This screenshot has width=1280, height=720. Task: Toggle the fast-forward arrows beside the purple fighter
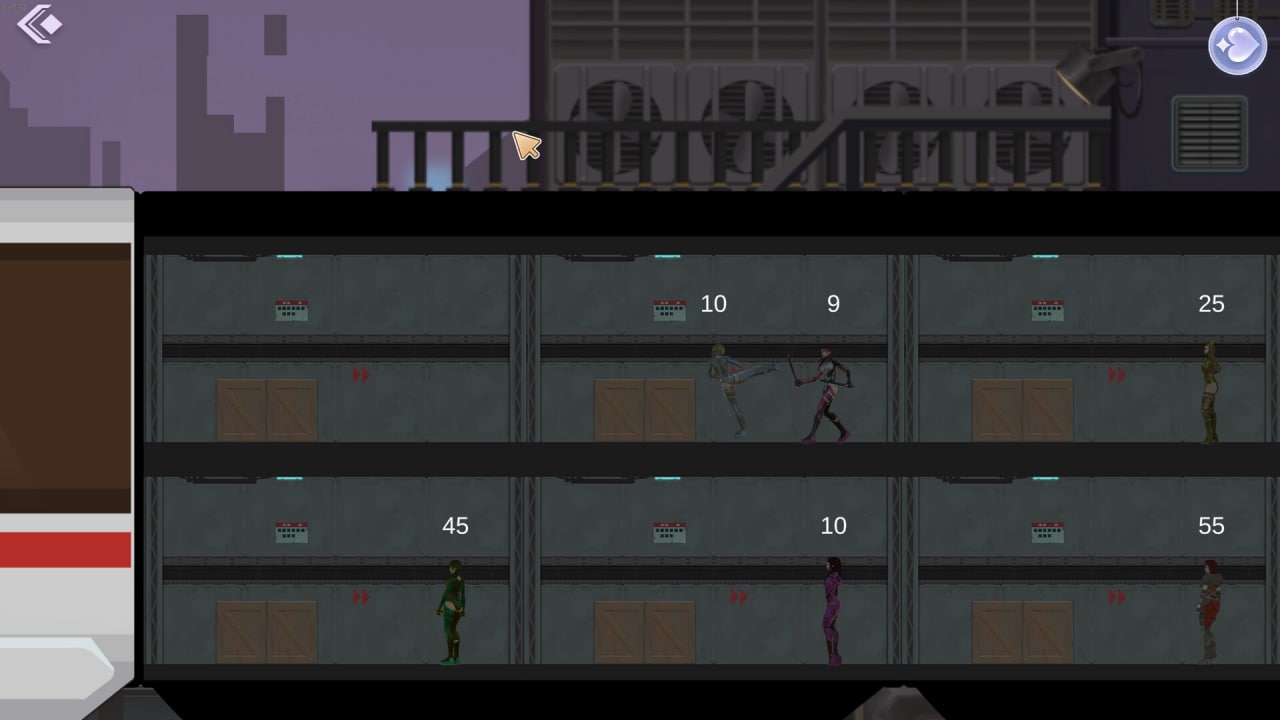coord(739,600)
